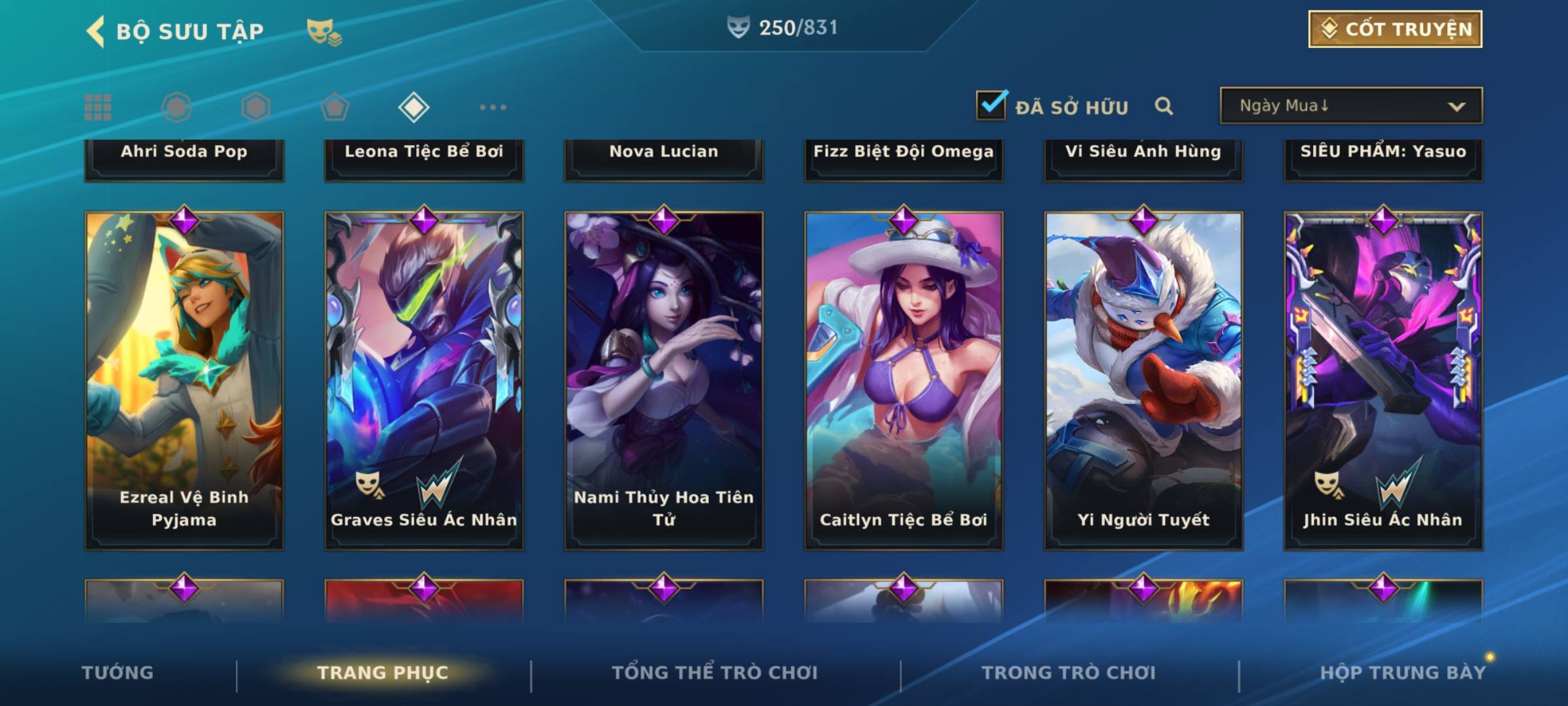This screenshot has width=1568, height=706.
Task: Switch to Tổng Thể Trò Chơi tab
Action: [715, 673]
